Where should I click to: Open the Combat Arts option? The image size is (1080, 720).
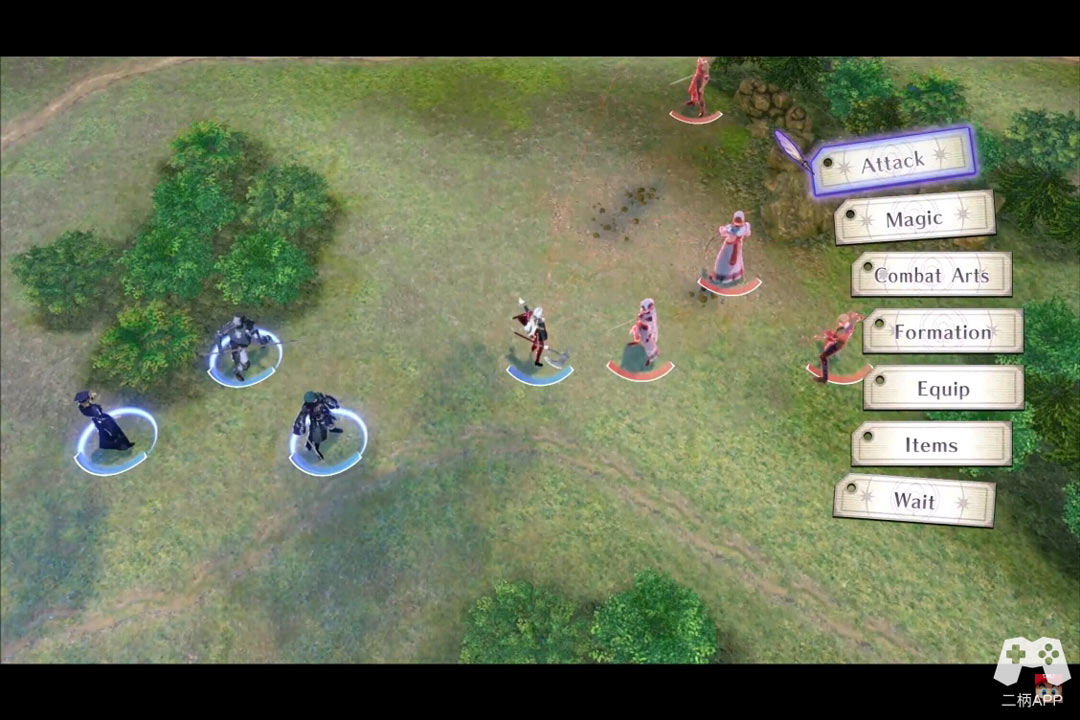[x=931, y=275]
